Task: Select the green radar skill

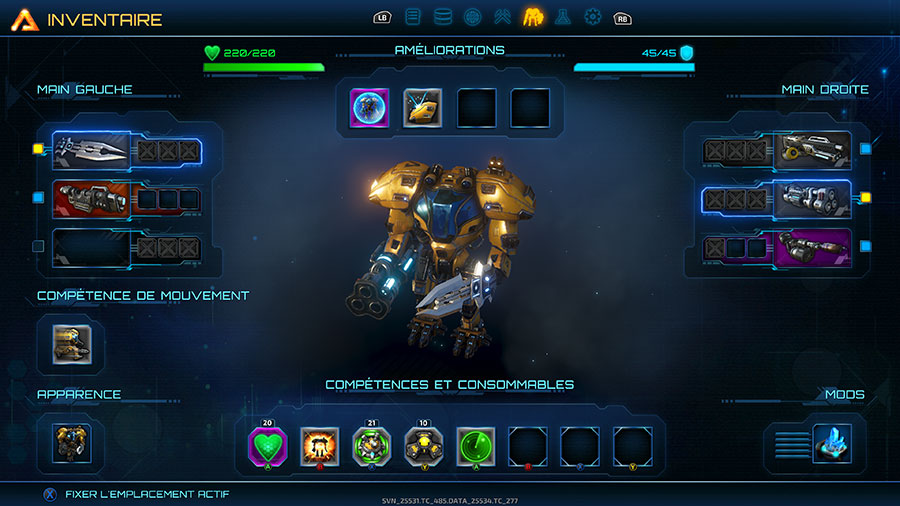Action: point(476,446)
